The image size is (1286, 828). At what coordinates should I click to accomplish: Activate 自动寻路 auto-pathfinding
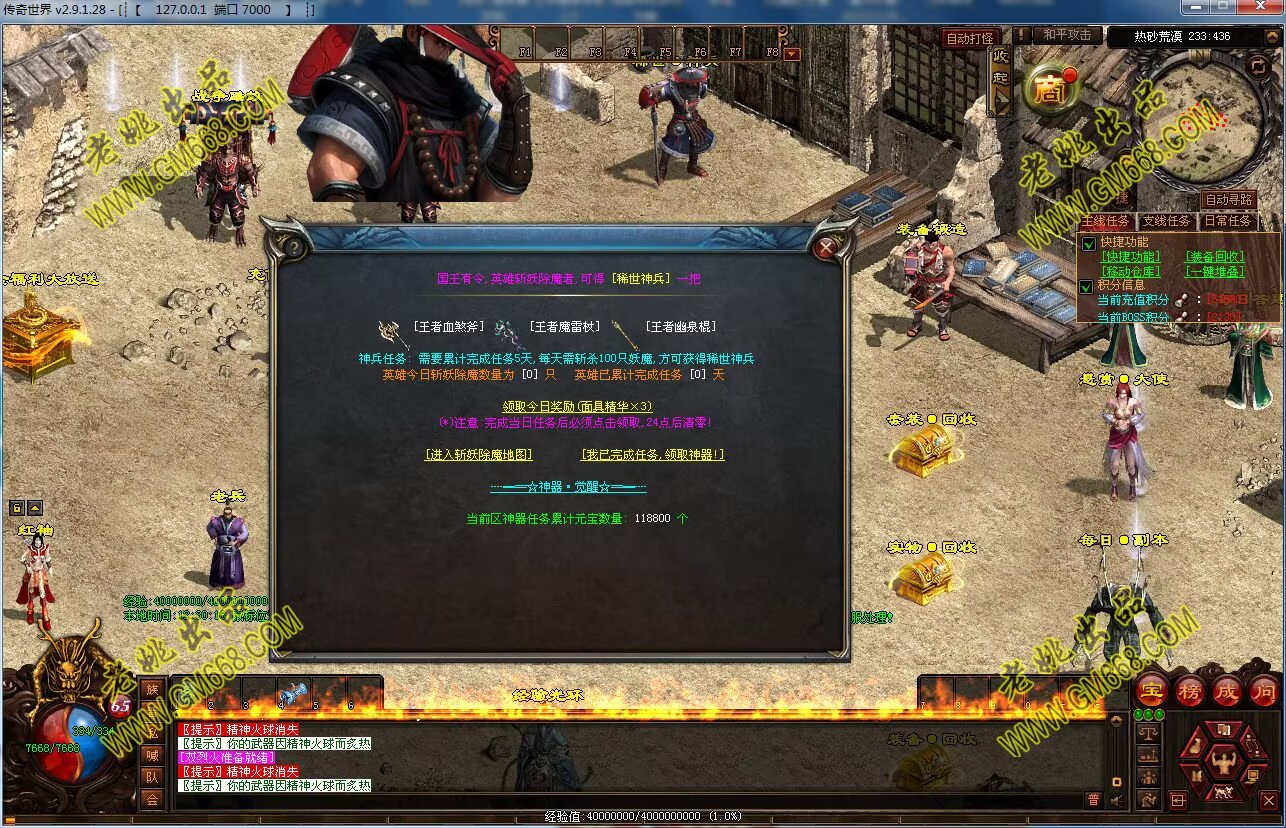[1227, 200]
